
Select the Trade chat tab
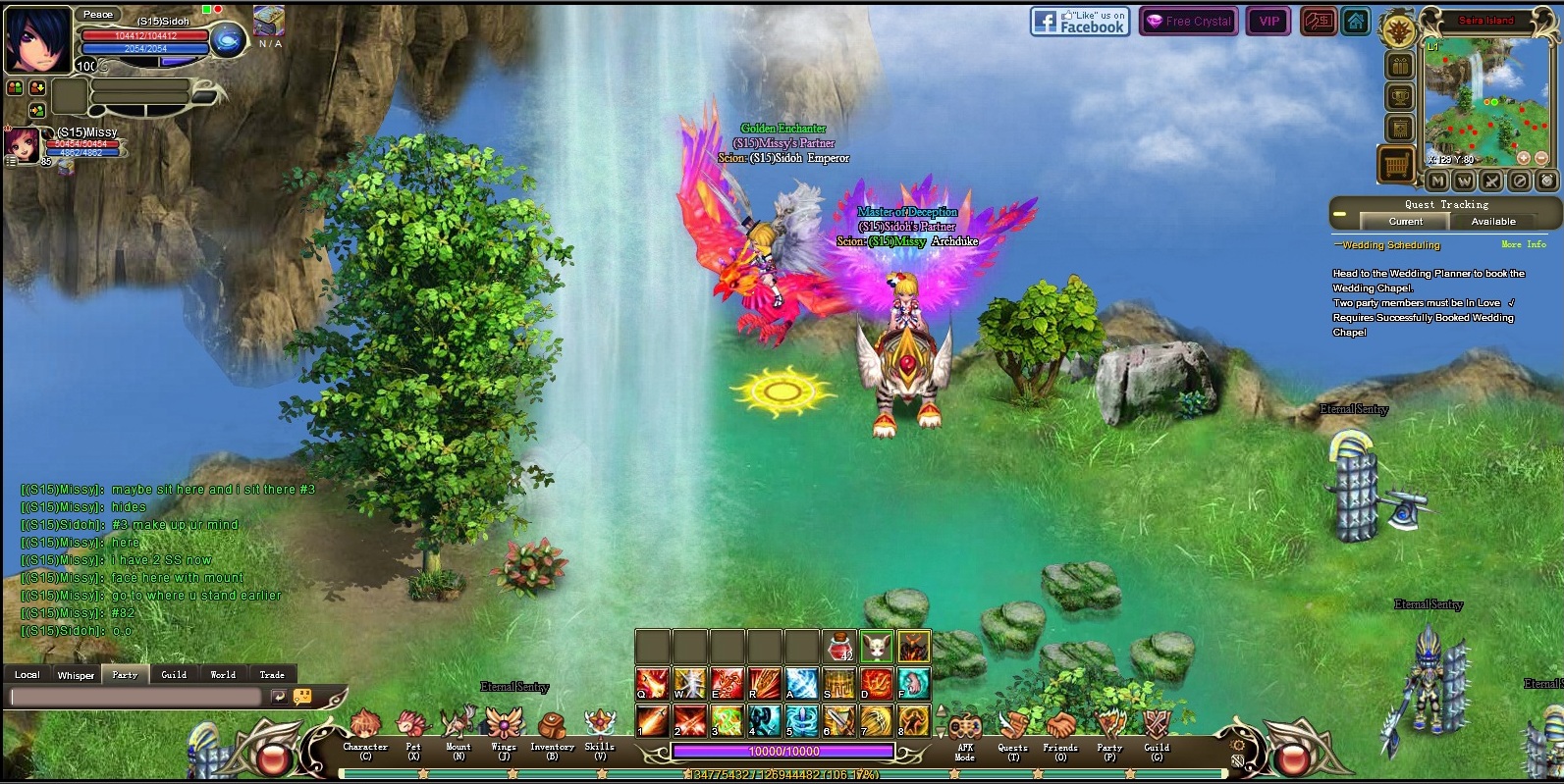[x=272, y=675]
